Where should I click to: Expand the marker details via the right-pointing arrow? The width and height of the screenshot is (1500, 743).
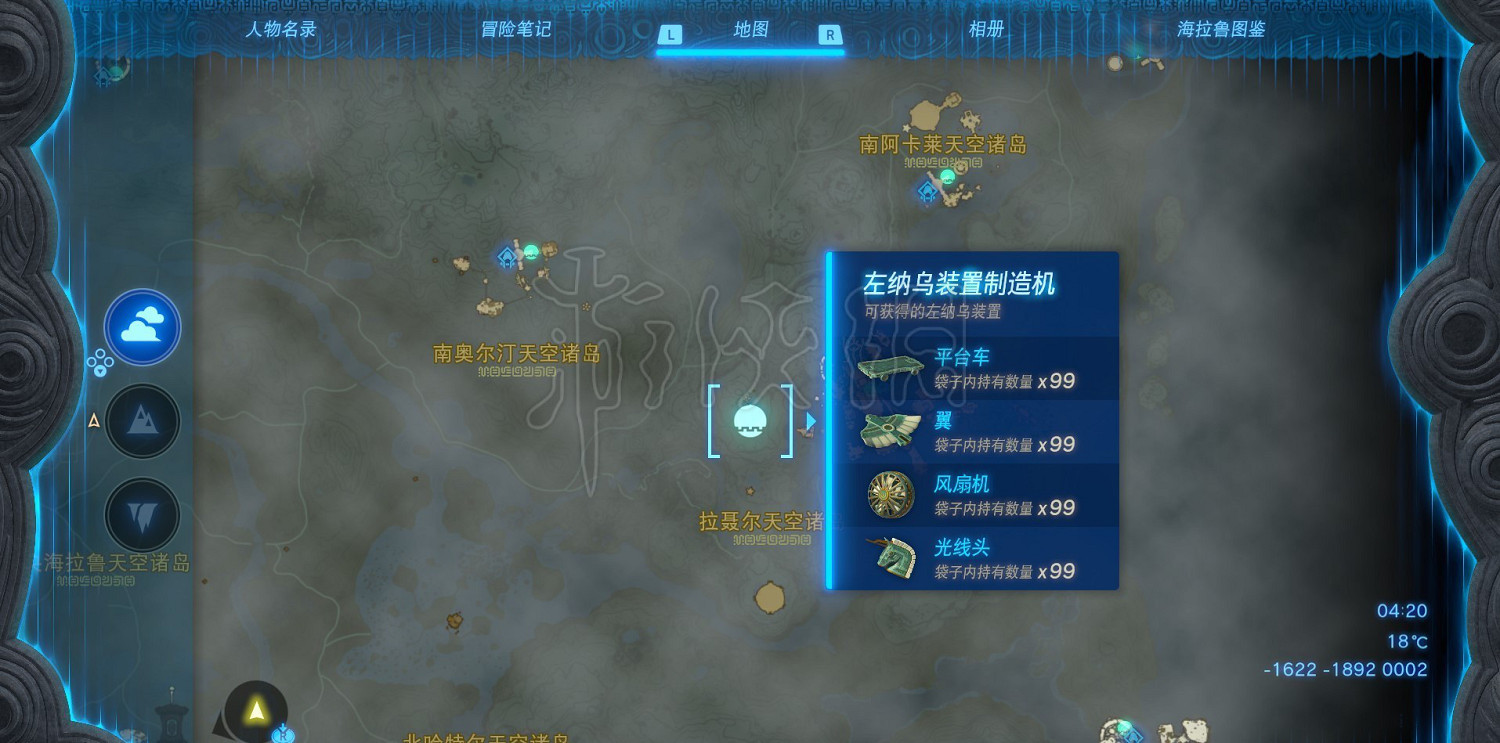coord(809,421)
